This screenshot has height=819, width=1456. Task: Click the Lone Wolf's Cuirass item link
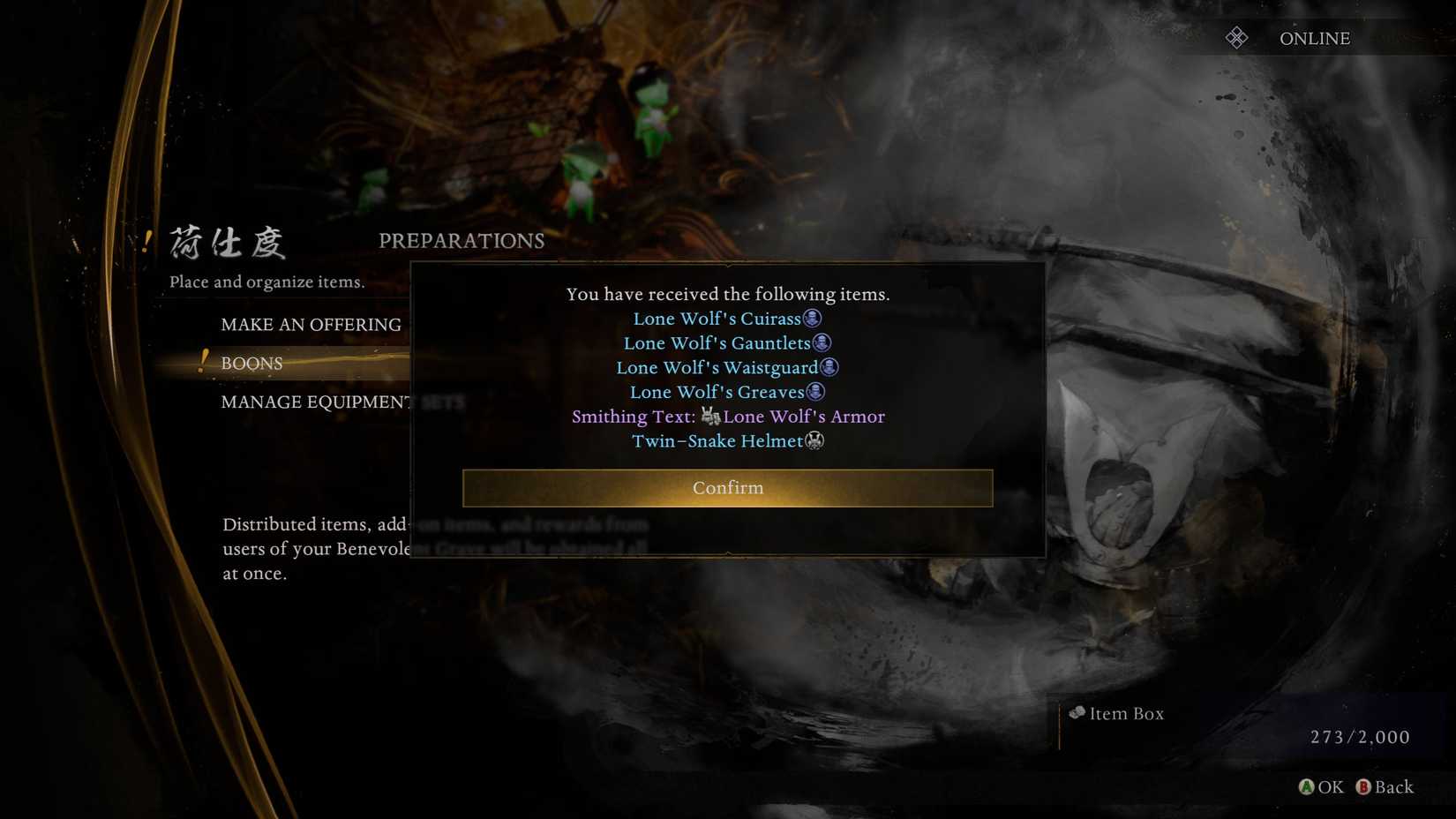[717, 319]
